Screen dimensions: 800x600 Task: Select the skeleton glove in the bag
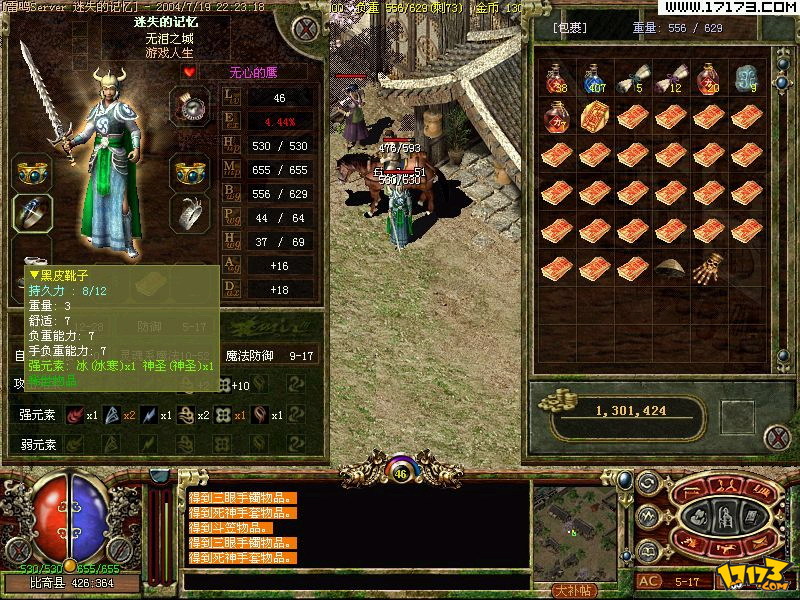[x=708, y=269]
